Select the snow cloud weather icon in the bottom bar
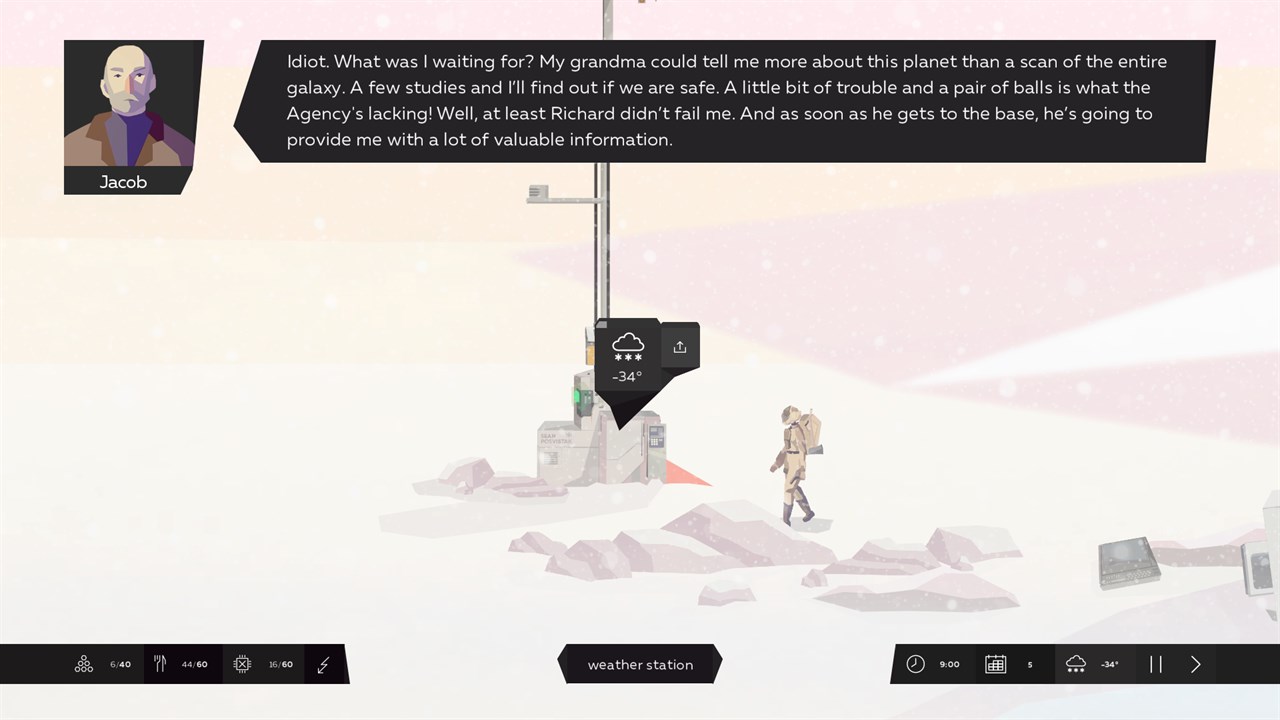 pos(1076,664)
